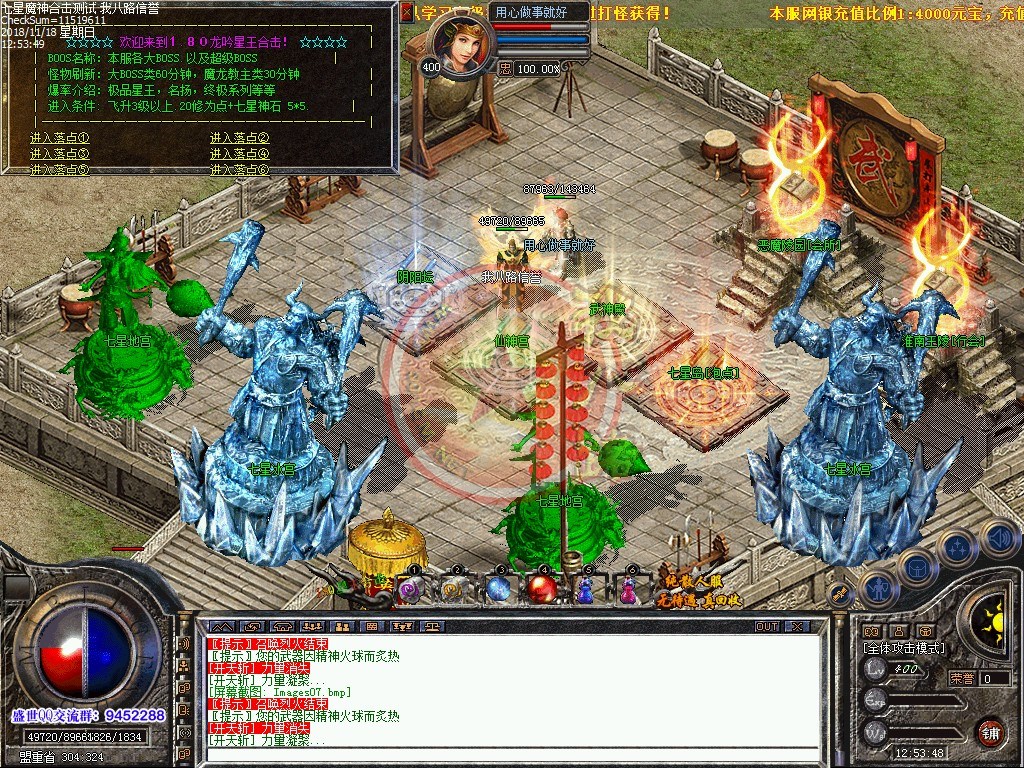Open the shop via the red 铺 button
The image size is (1024, 768).
pyautogui.click(x=990, y=731)
